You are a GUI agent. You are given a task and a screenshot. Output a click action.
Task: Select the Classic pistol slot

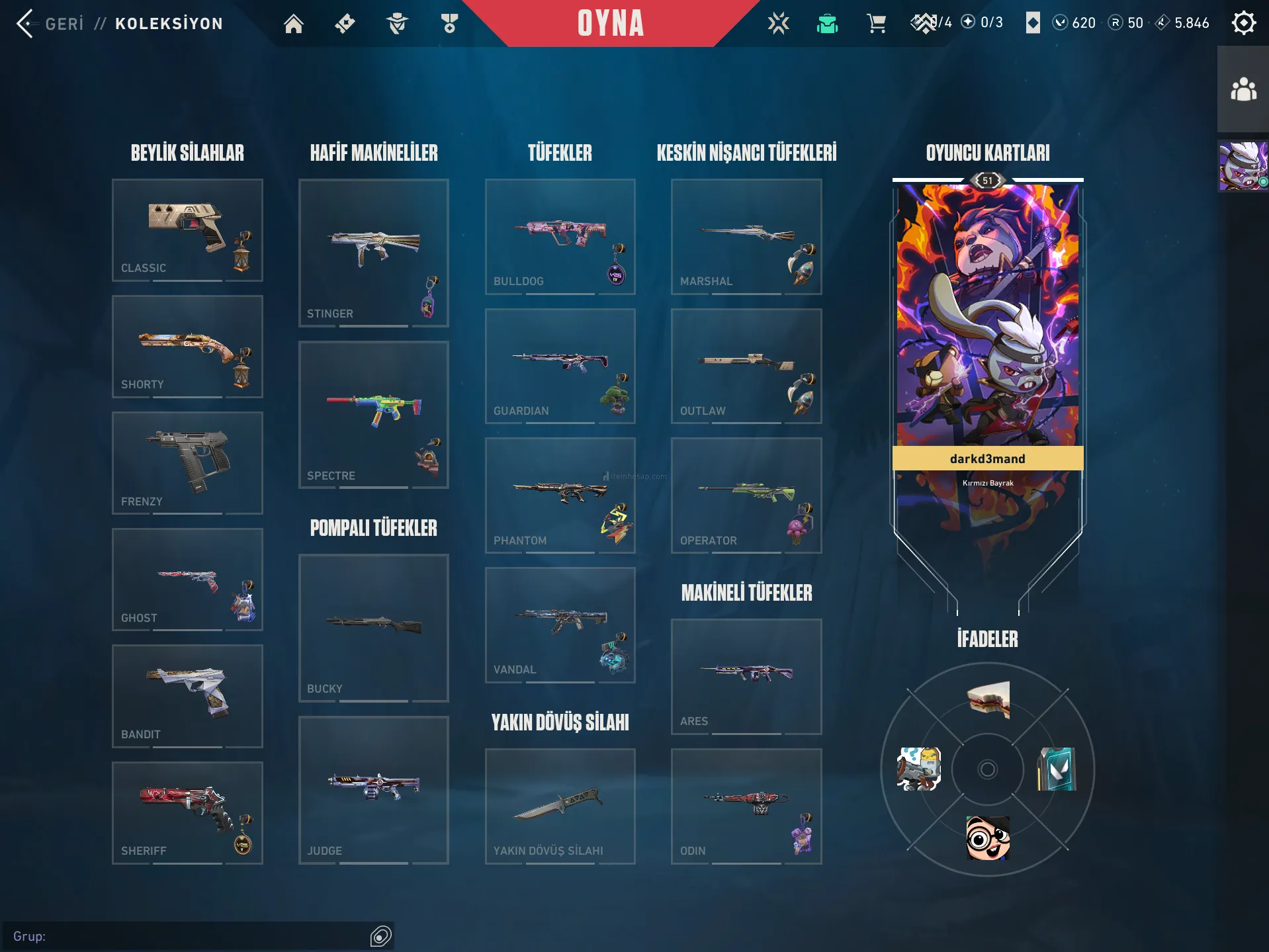coord(187,230)
